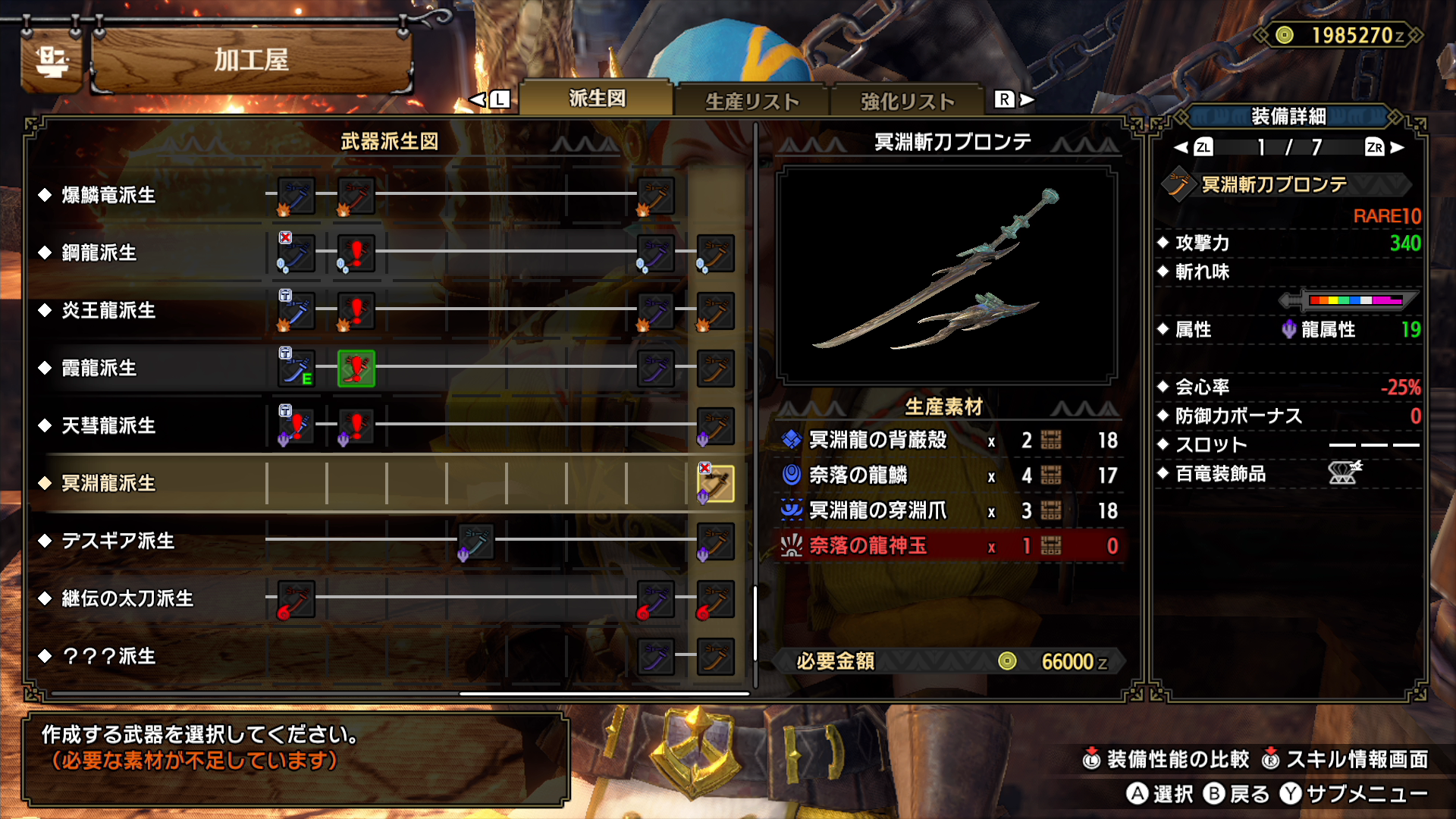This screenshot has height=819, width=1456.
Task: Select the ???派生 tree label
Action: pyautogui.click(x=108, y=657)
